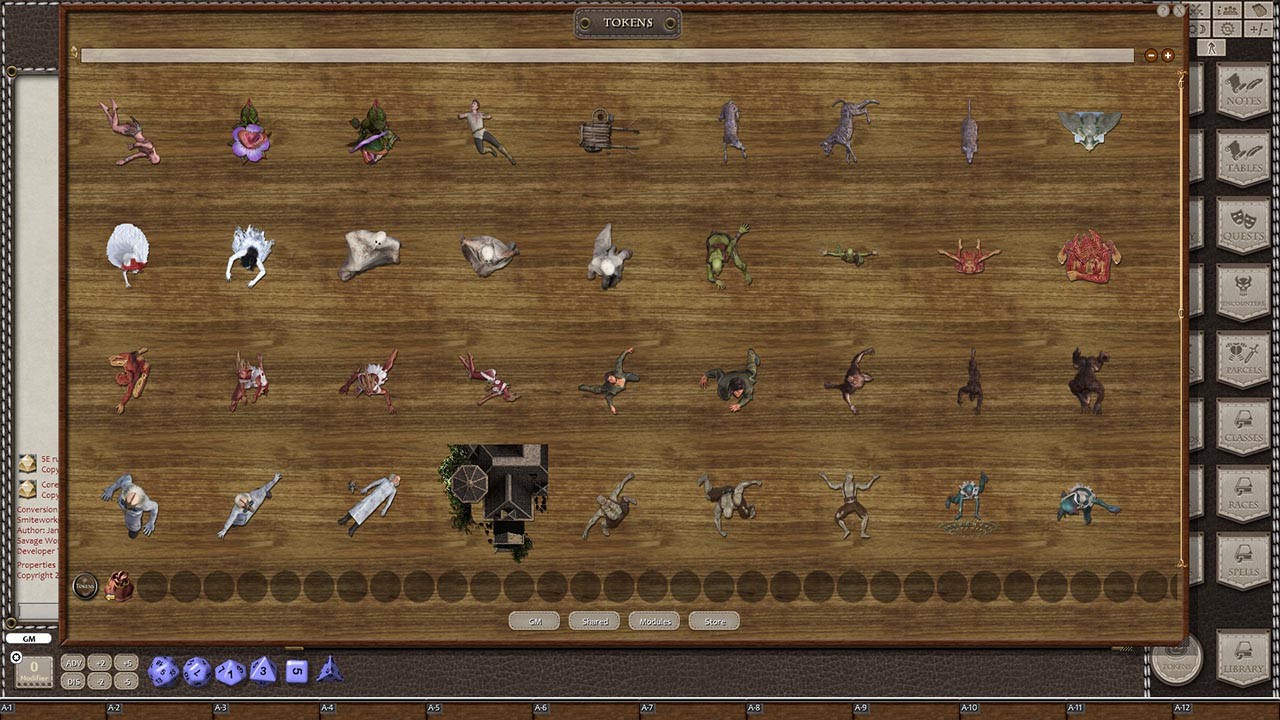1280x720 pixels.
Task: Enable the DIS disadvantage roll button
Action: 73,681
